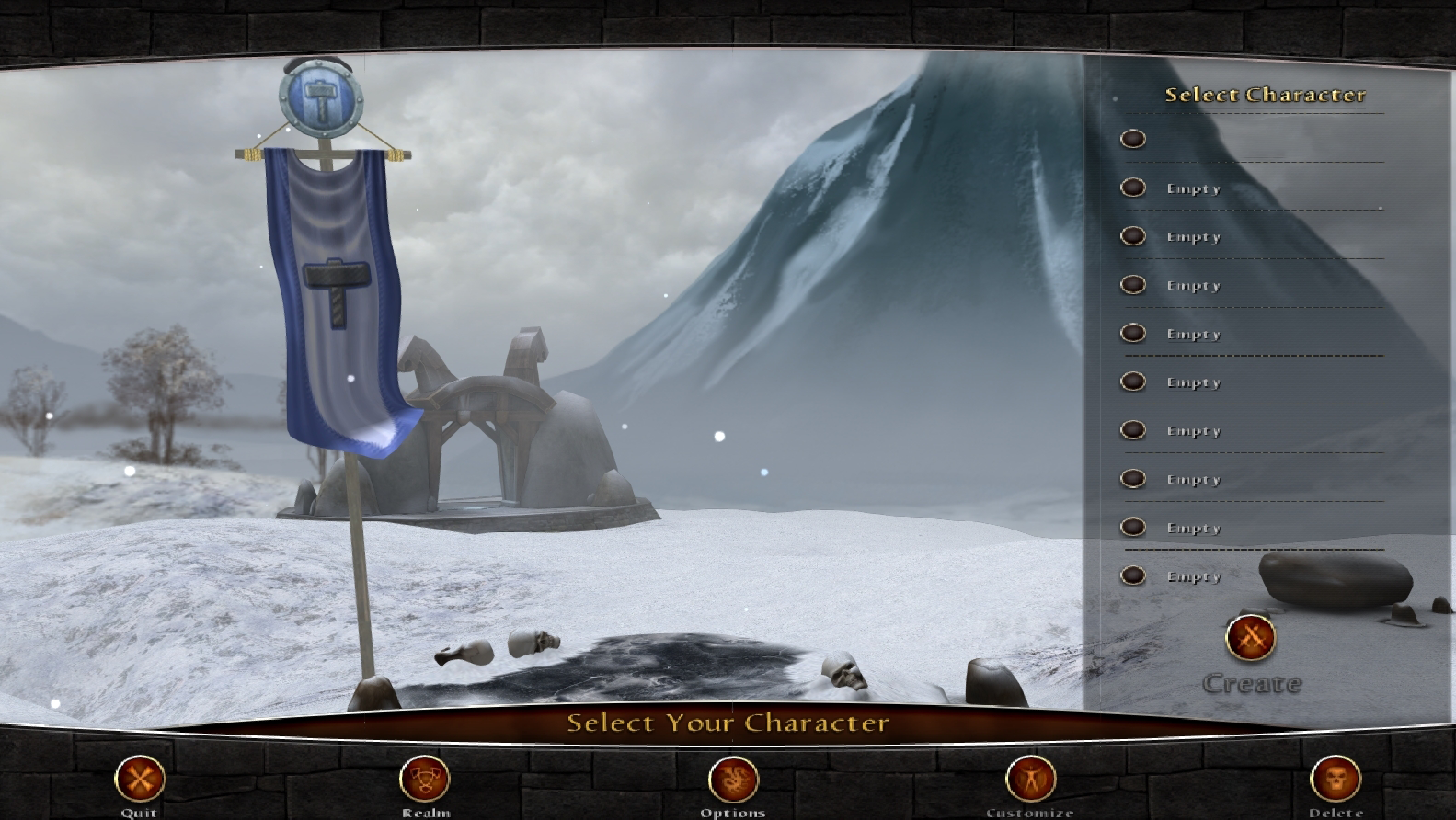Quit the game with the Quit button

[140, 780]
